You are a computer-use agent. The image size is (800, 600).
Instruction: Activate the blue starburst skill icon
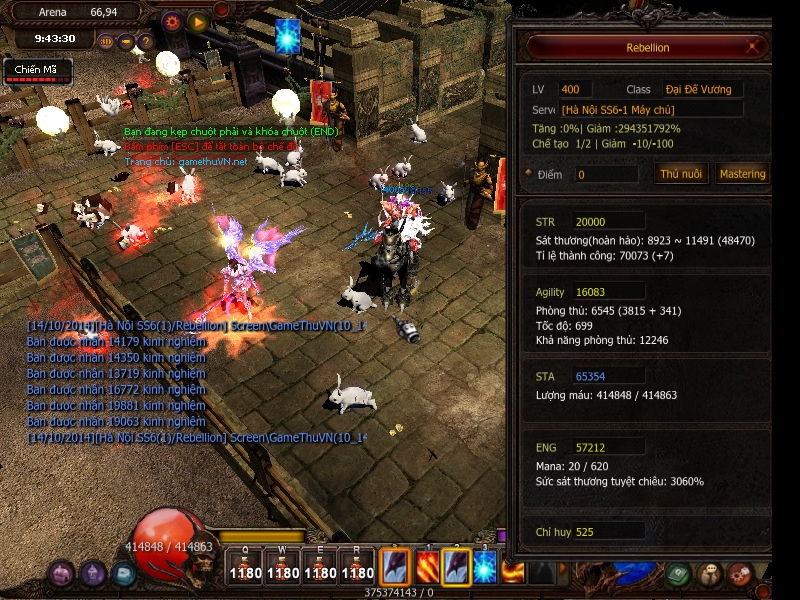485,567
